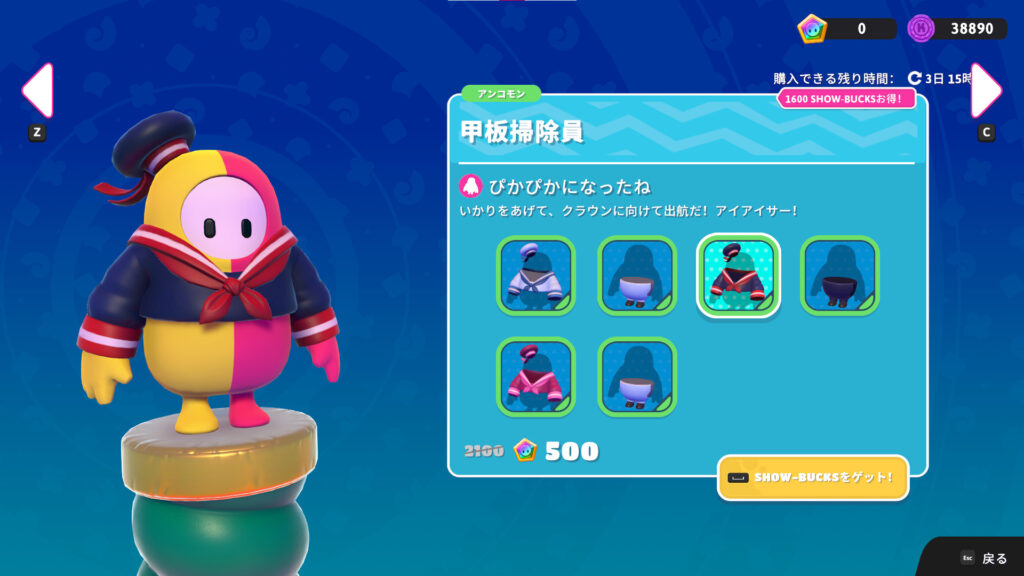Choose the navy sailor top with red scarf
The width and height of the screenshot is (1024, 576).
point(738,275)
